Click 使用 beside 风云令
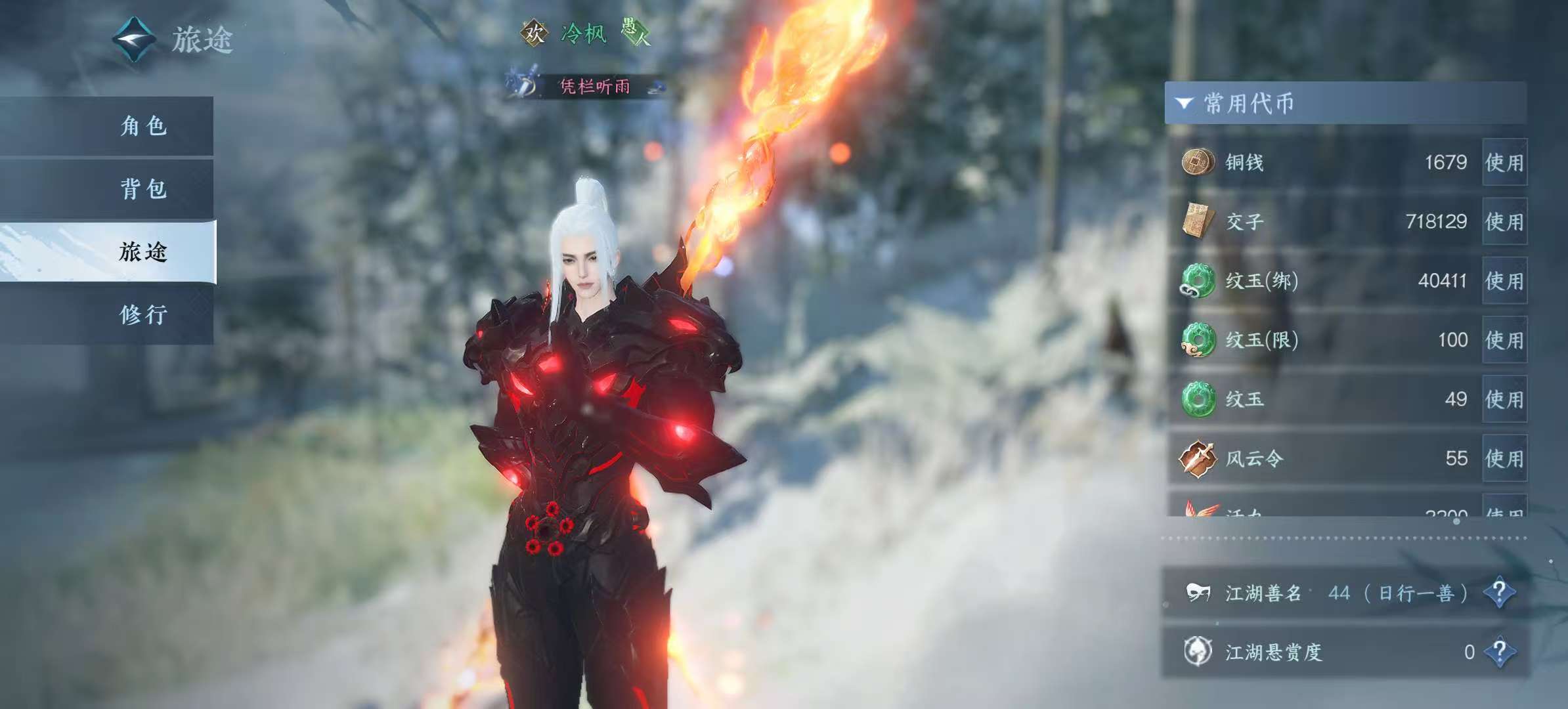Screen dimensions: 1568x709 pyautogui.click(x=1504, y=458)
